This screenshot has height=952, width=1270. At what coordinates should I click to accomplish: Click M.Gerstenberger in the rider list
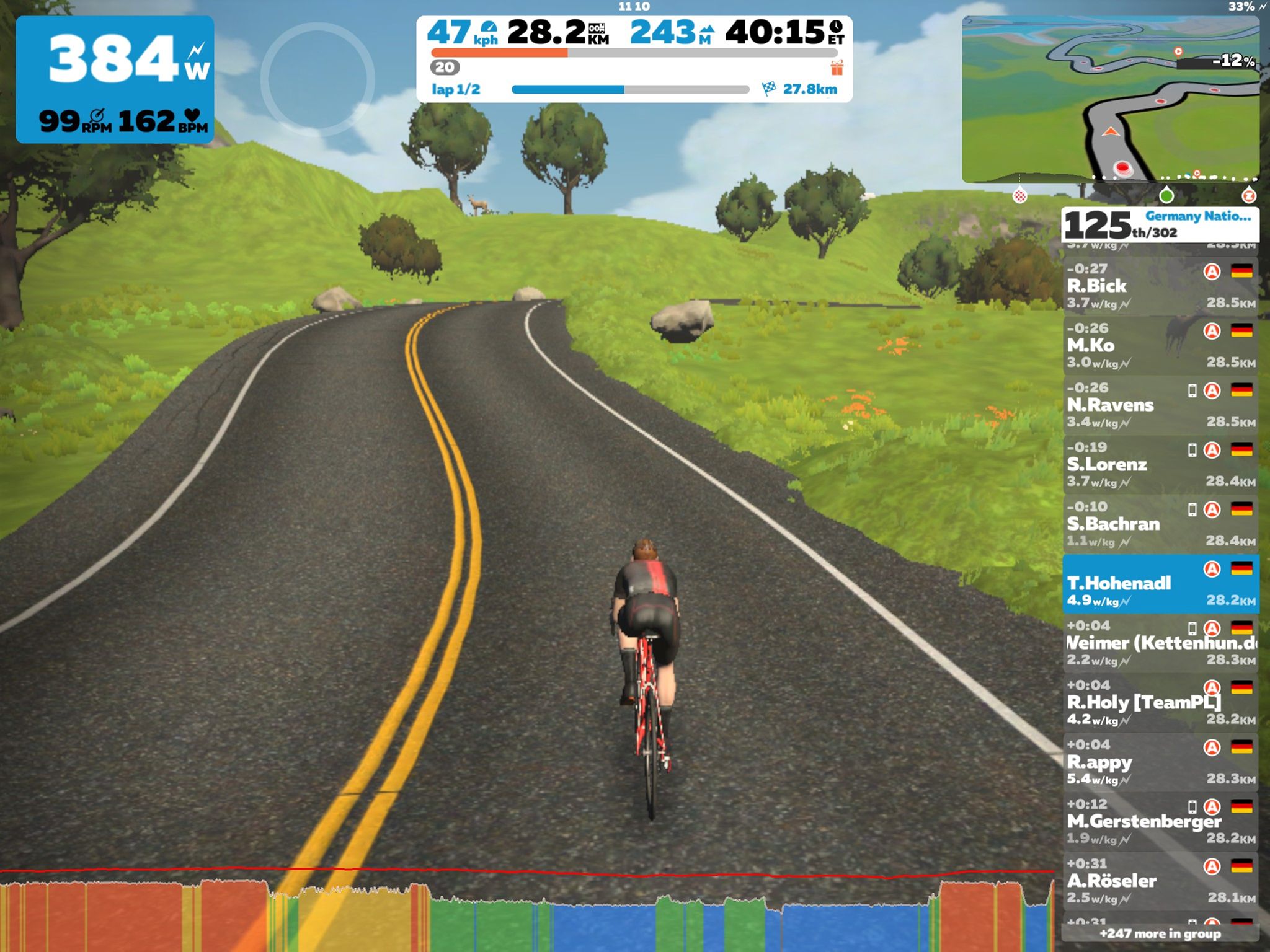click(x=1160, y=821)
